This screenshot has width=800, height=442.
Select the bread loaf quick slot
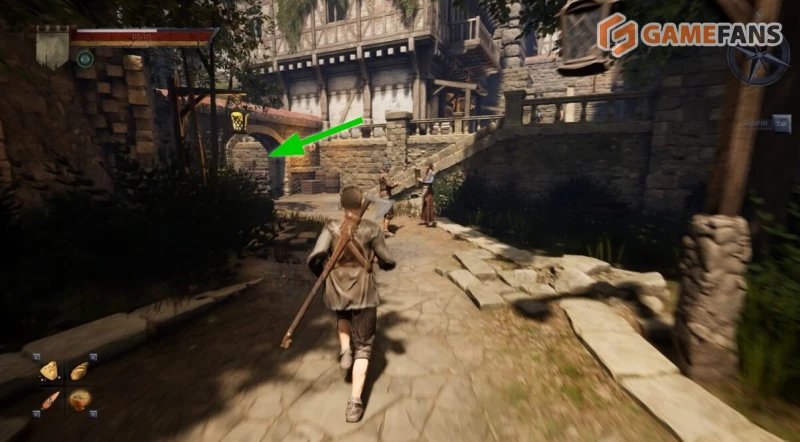coord(79,371)
